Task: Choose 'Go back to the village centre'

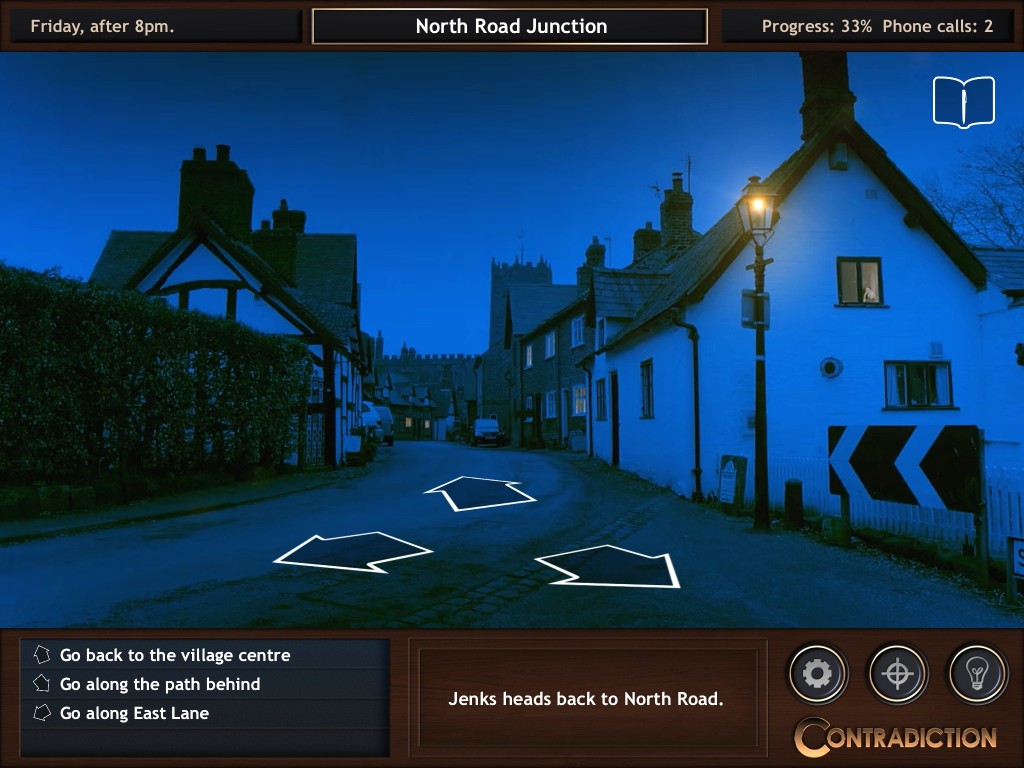Action: coord(175,656)
